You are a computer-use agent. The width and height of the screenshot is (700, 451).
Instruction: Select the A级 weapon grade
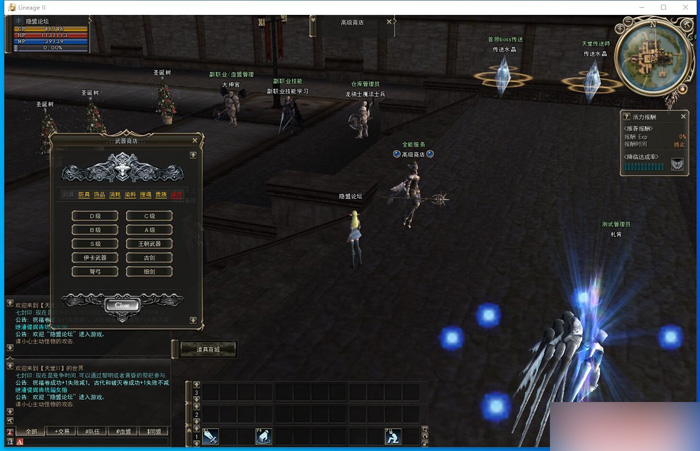pyautogui.click(x=149, y=230)
